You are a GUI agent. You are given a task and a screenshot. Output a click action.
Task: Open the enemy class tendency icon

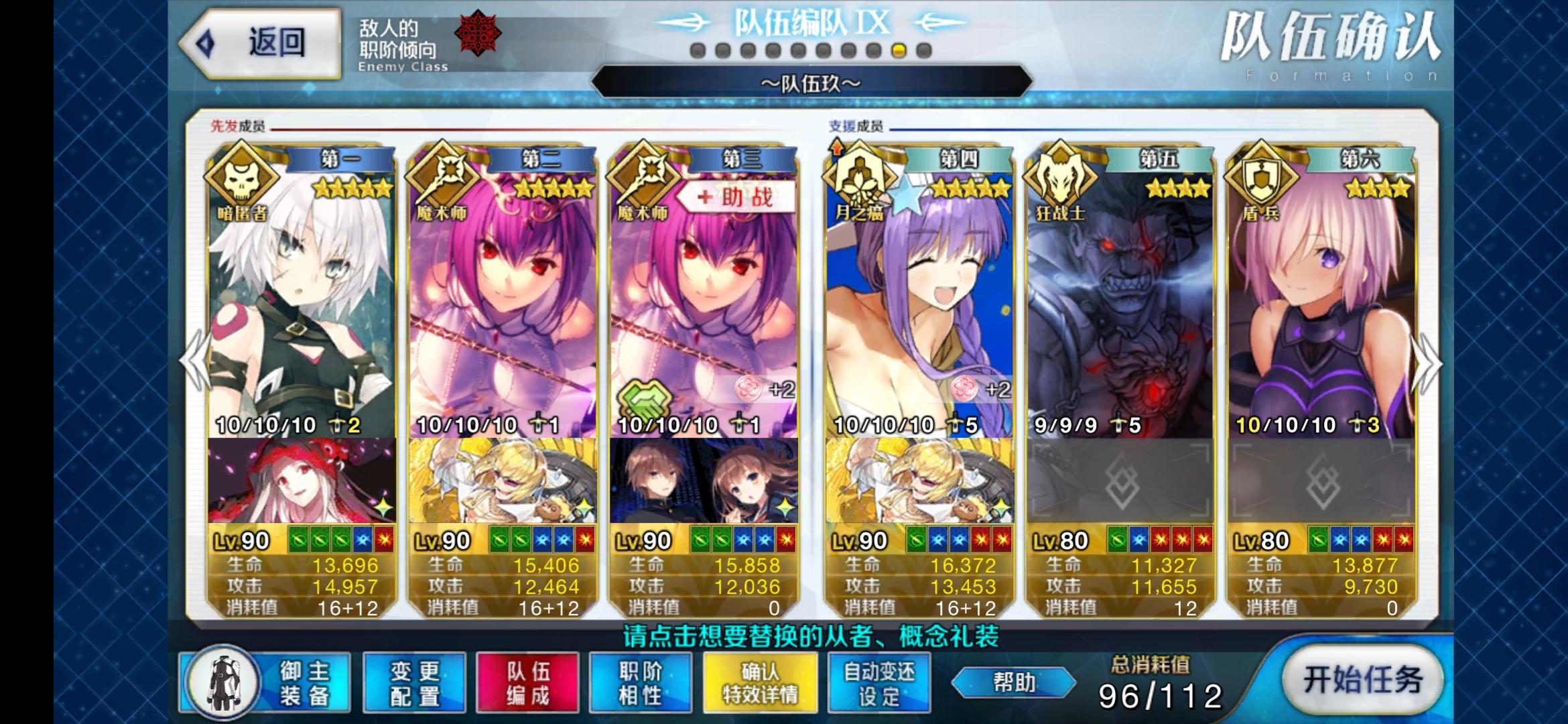tap(477, 34)
